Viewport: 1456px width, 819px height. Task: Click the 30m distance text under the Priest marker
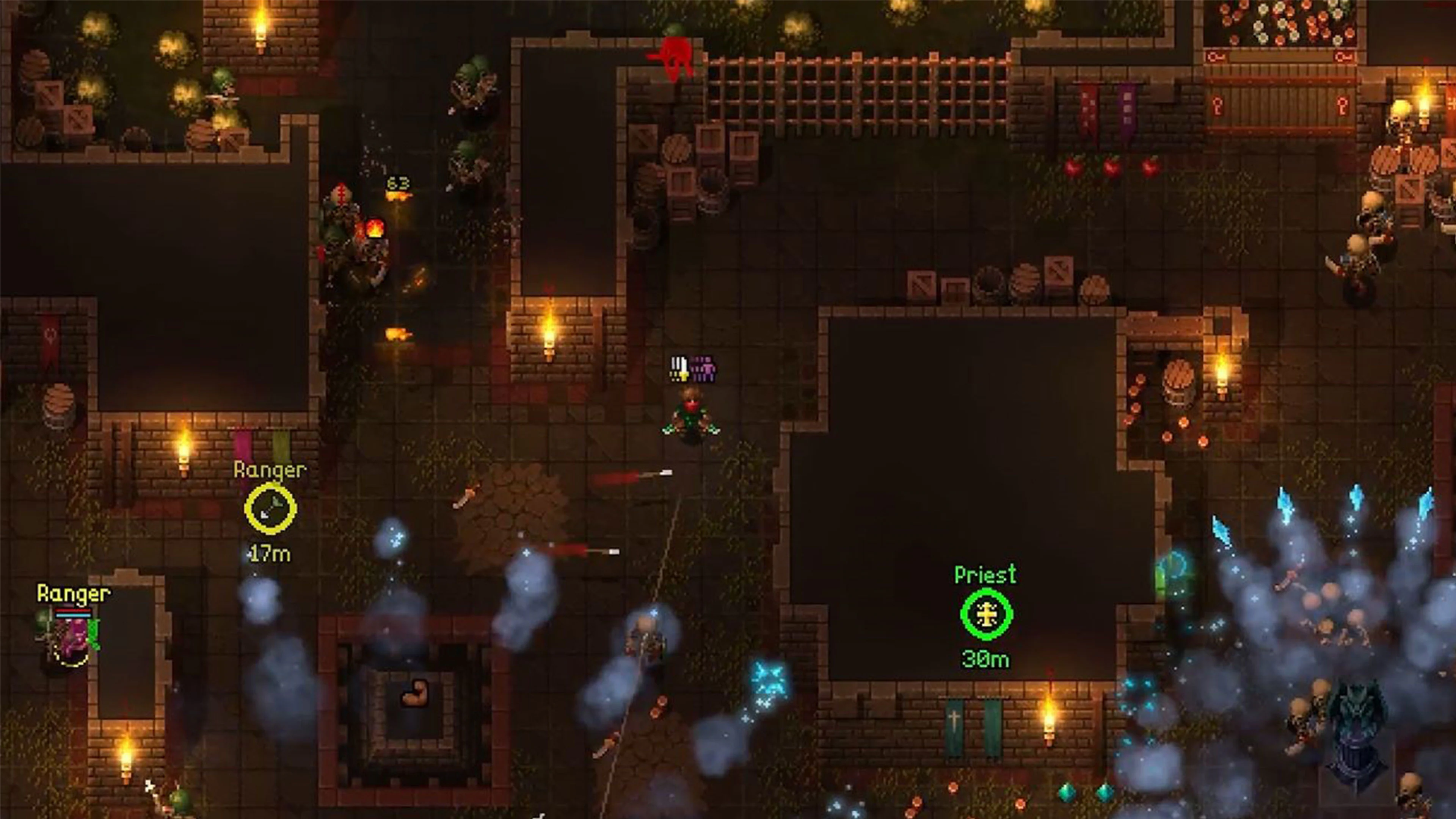[985, 658]
